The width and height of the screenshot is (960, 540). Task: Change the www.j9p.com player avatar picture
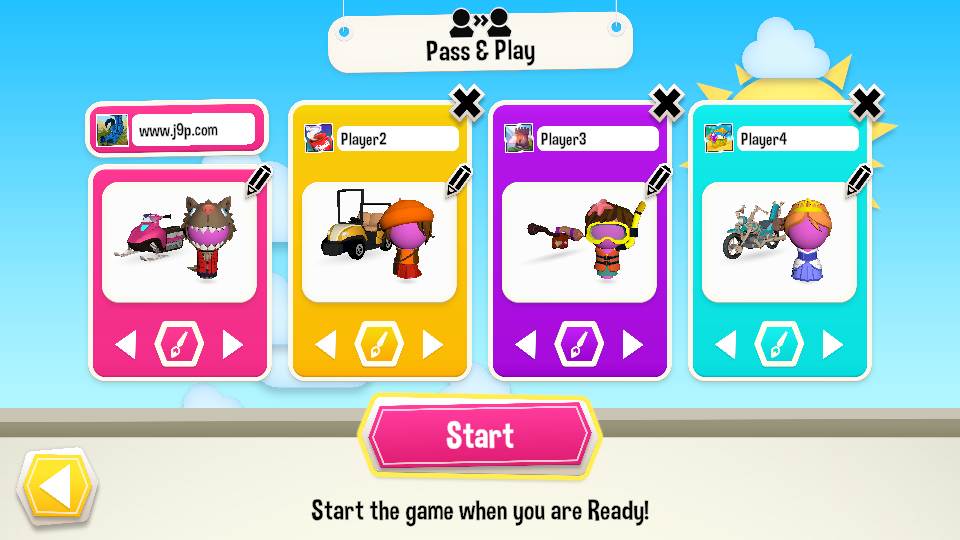click(112, 130)
